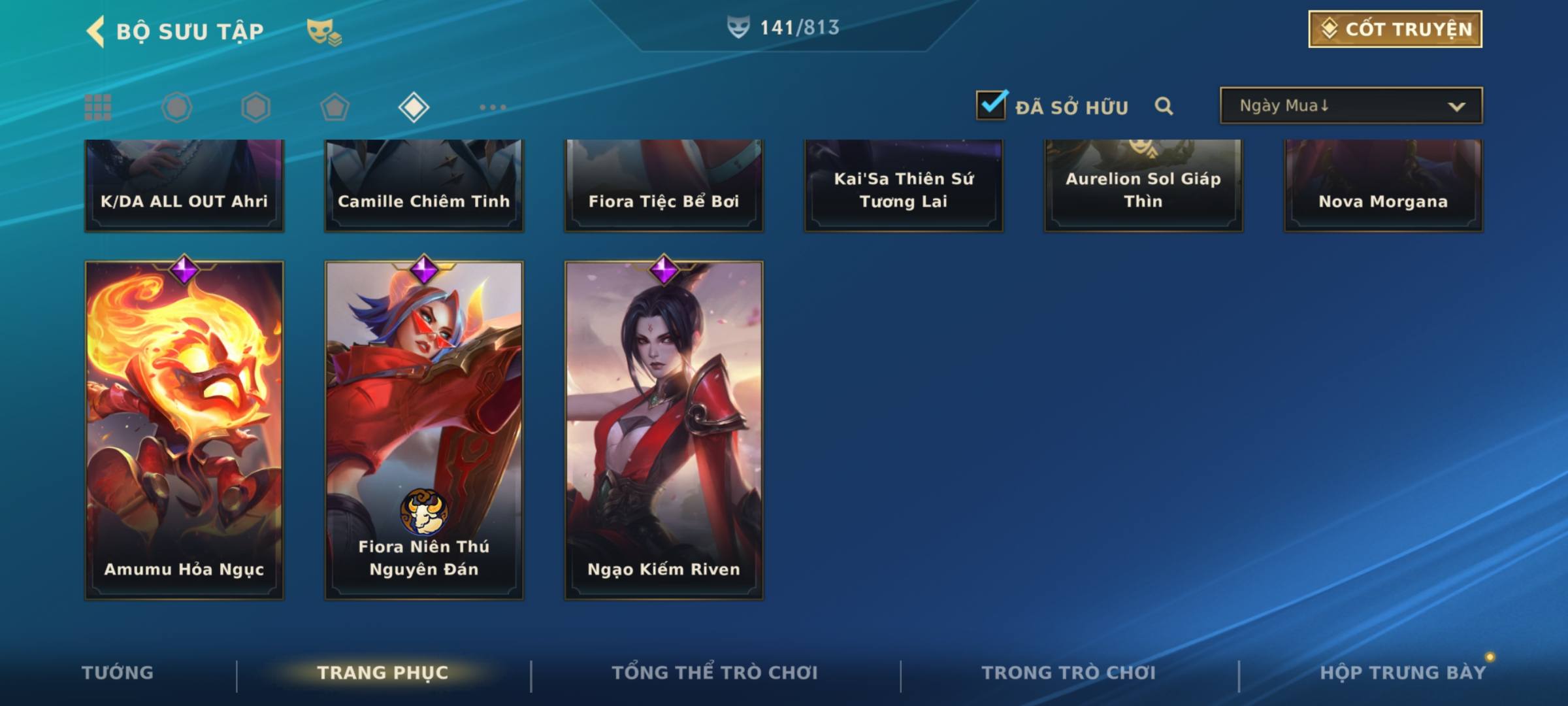Go back from Bộ Sưu Tập
1568x706 pixels.
(x=96, y=31)
